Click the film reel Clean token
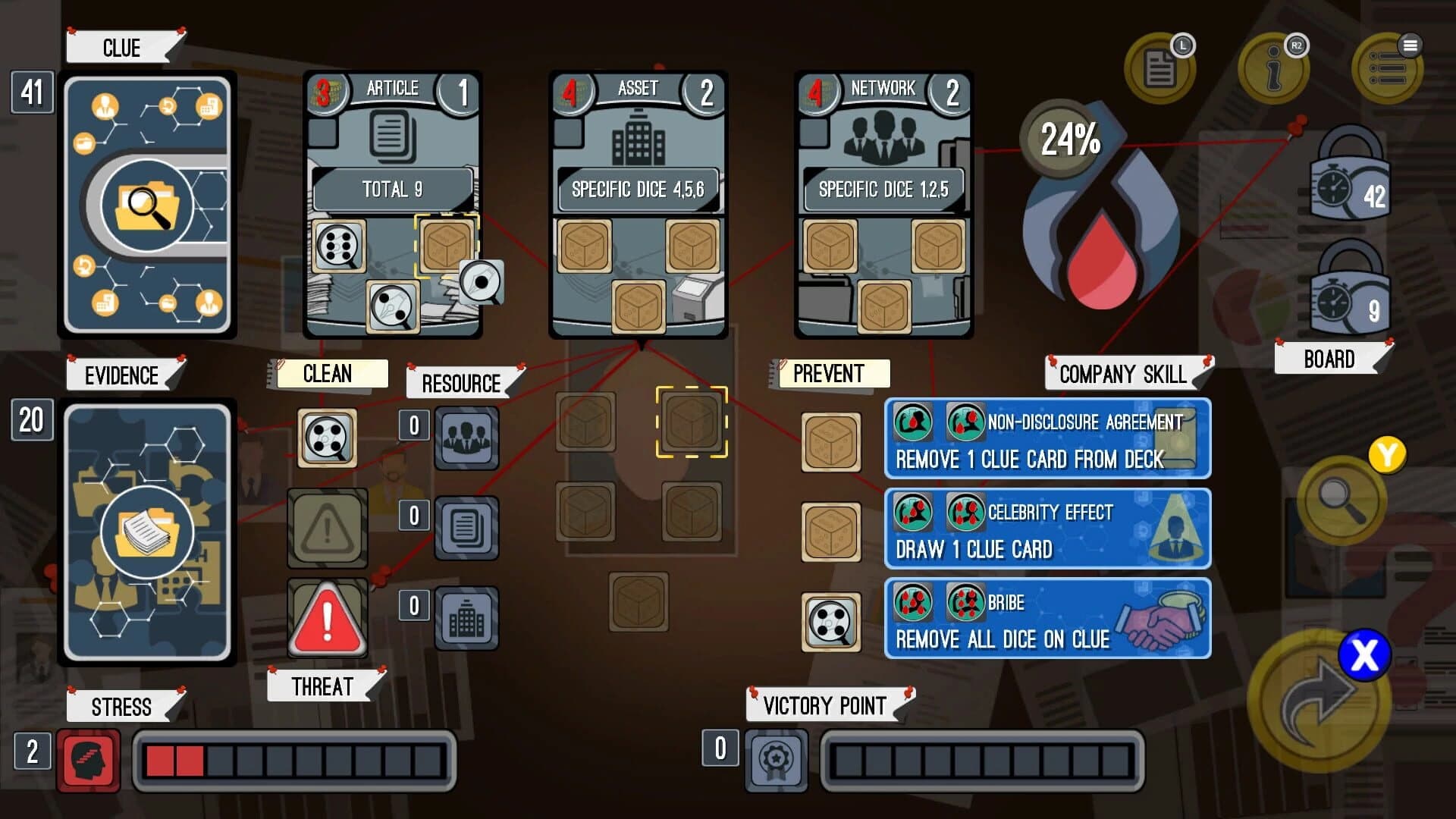Viewport: 1456px width, 819px height. pos(326,438)
